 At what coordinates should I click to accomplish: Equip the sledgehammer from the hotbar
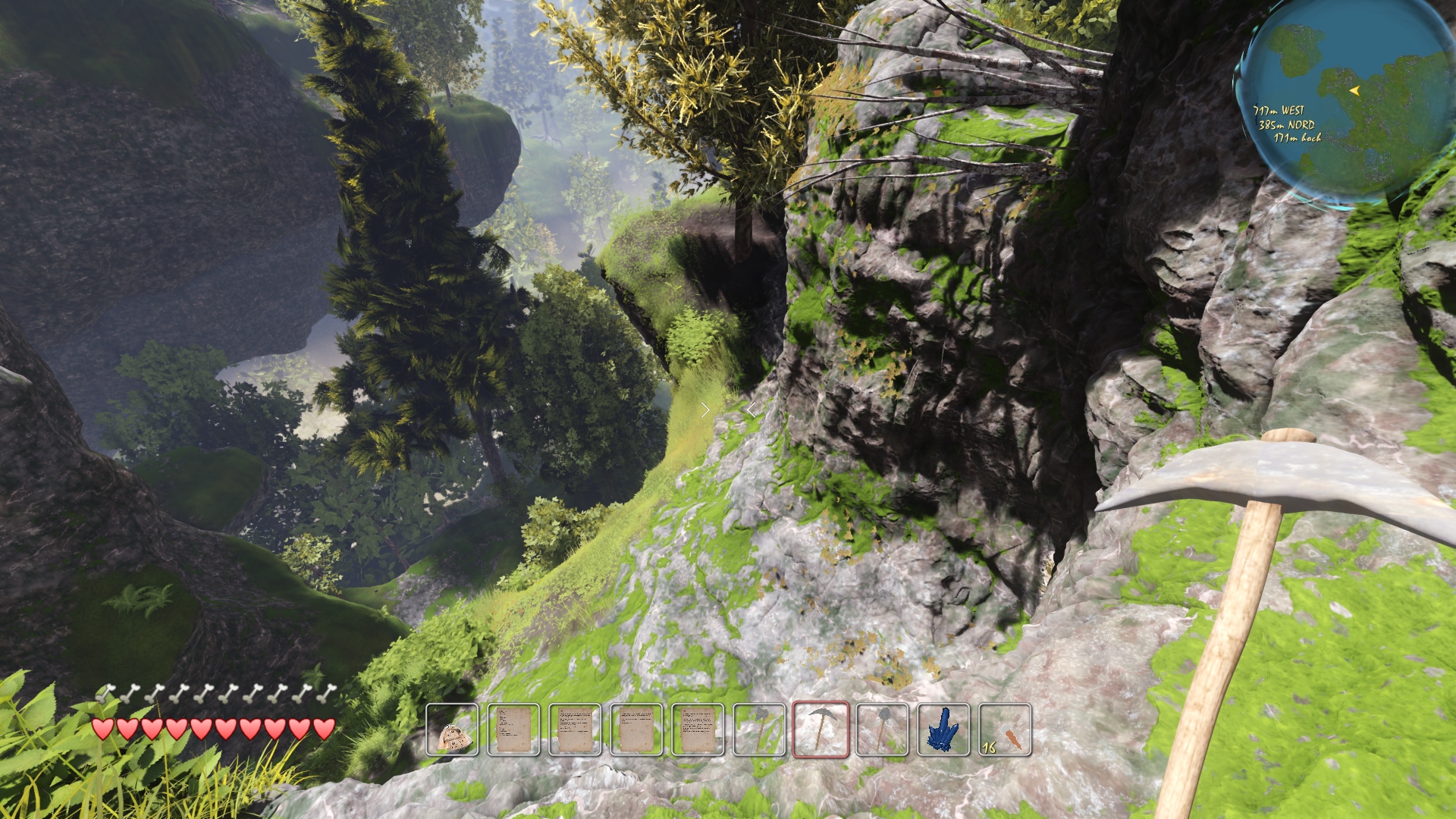tap(882, 730)
